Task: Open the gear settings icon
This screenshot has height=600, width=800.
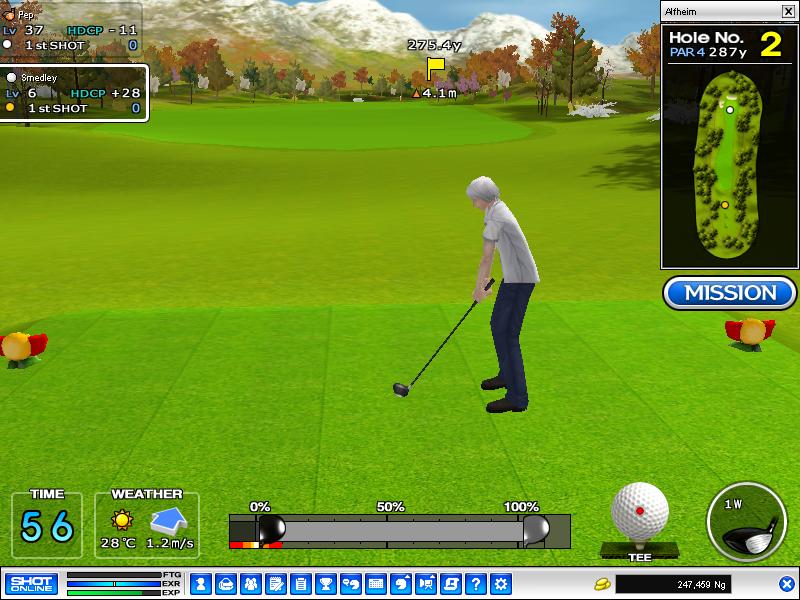Action: tap(501, 583)
